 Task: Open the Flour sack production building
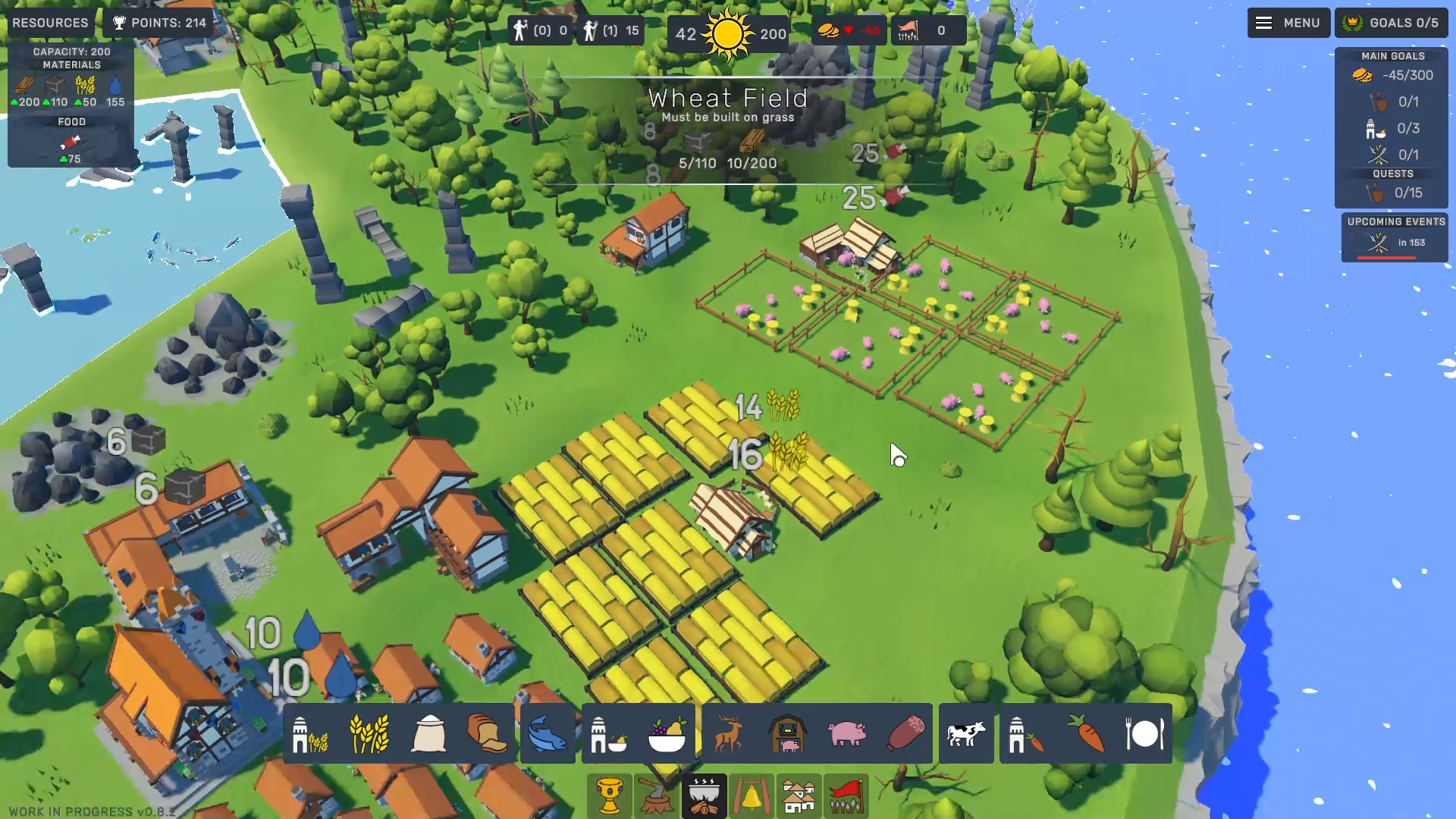point(429,733)
